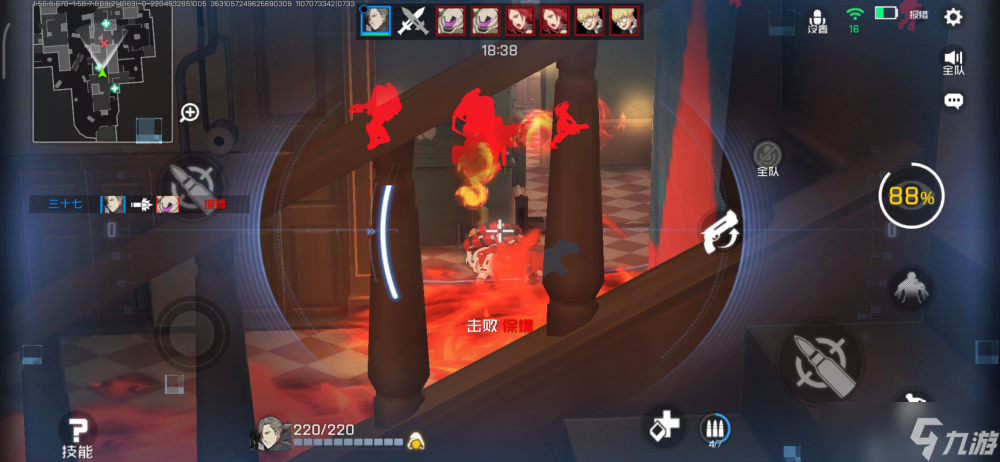
Task: Open the chat message bubble
Action: [x=953, y=101]
